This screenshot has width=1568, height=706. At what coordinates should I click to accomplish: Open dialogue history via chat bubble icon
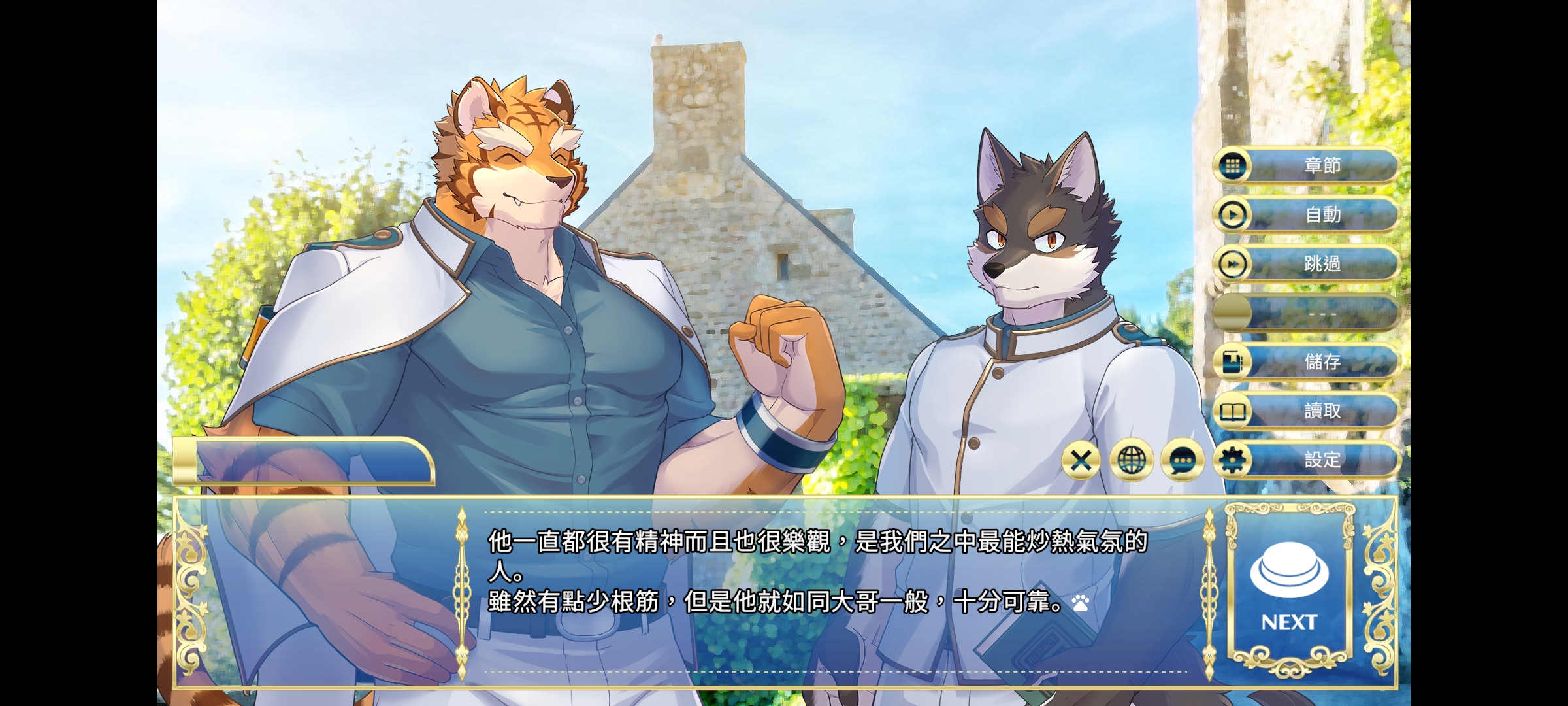[1181, 460]
